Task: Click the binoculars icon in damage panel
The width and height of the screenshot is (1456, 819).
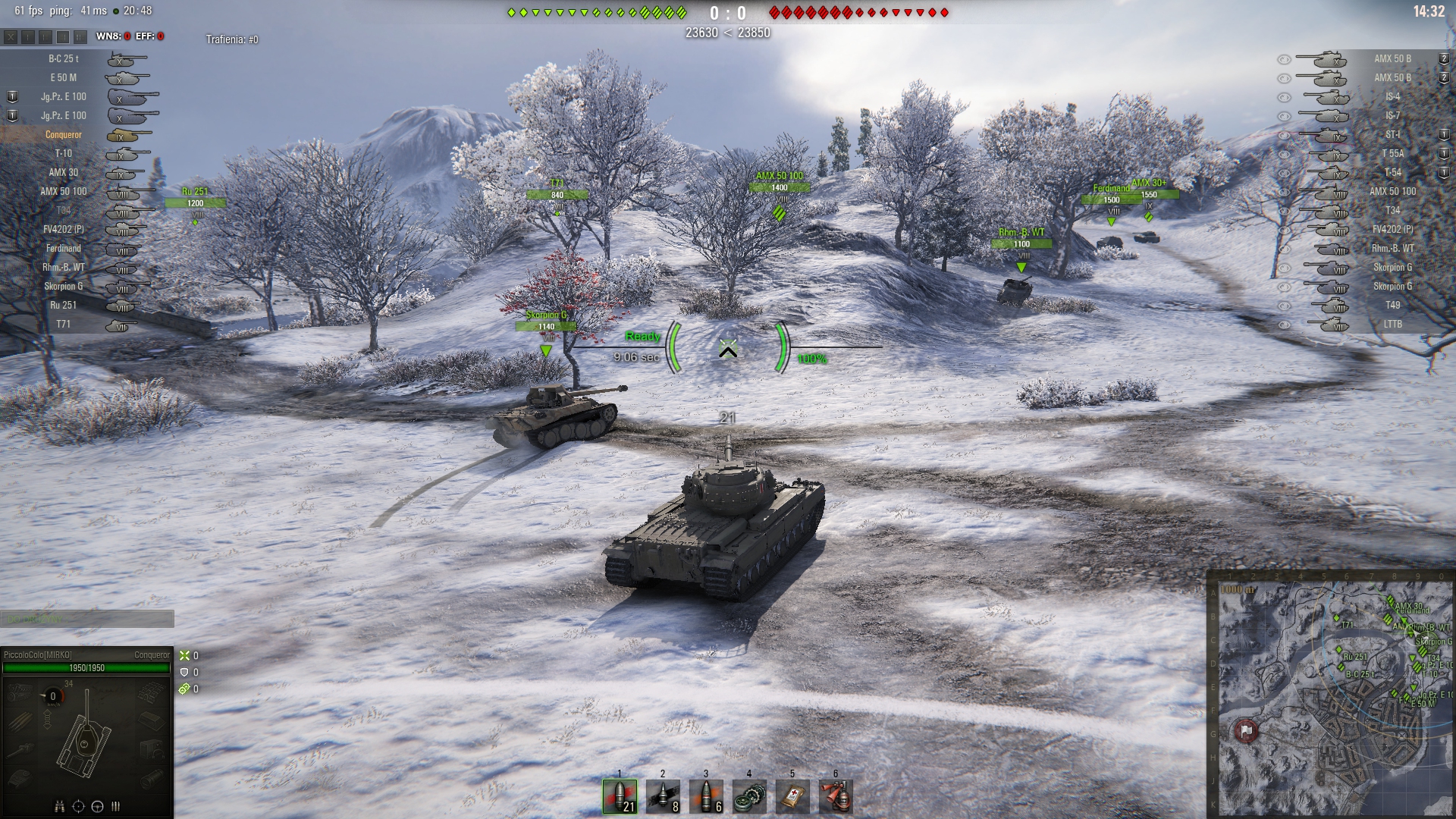Action: coord(59,806)
